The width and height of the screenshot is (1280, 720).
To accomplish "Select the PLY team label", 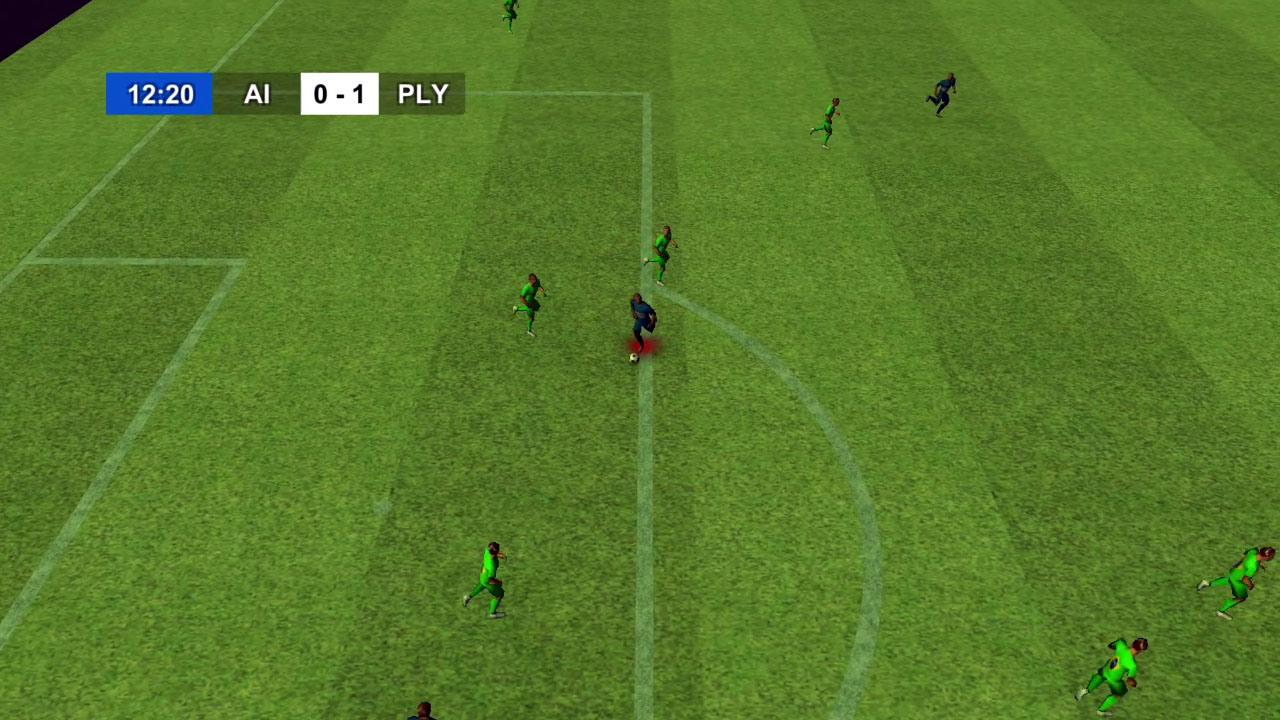I will (x=424, y=94).
